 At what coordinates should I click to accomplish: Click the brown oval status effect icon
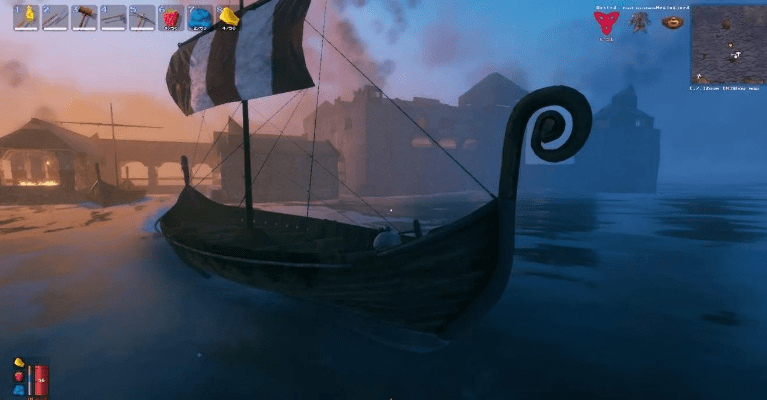pos(673,22)
